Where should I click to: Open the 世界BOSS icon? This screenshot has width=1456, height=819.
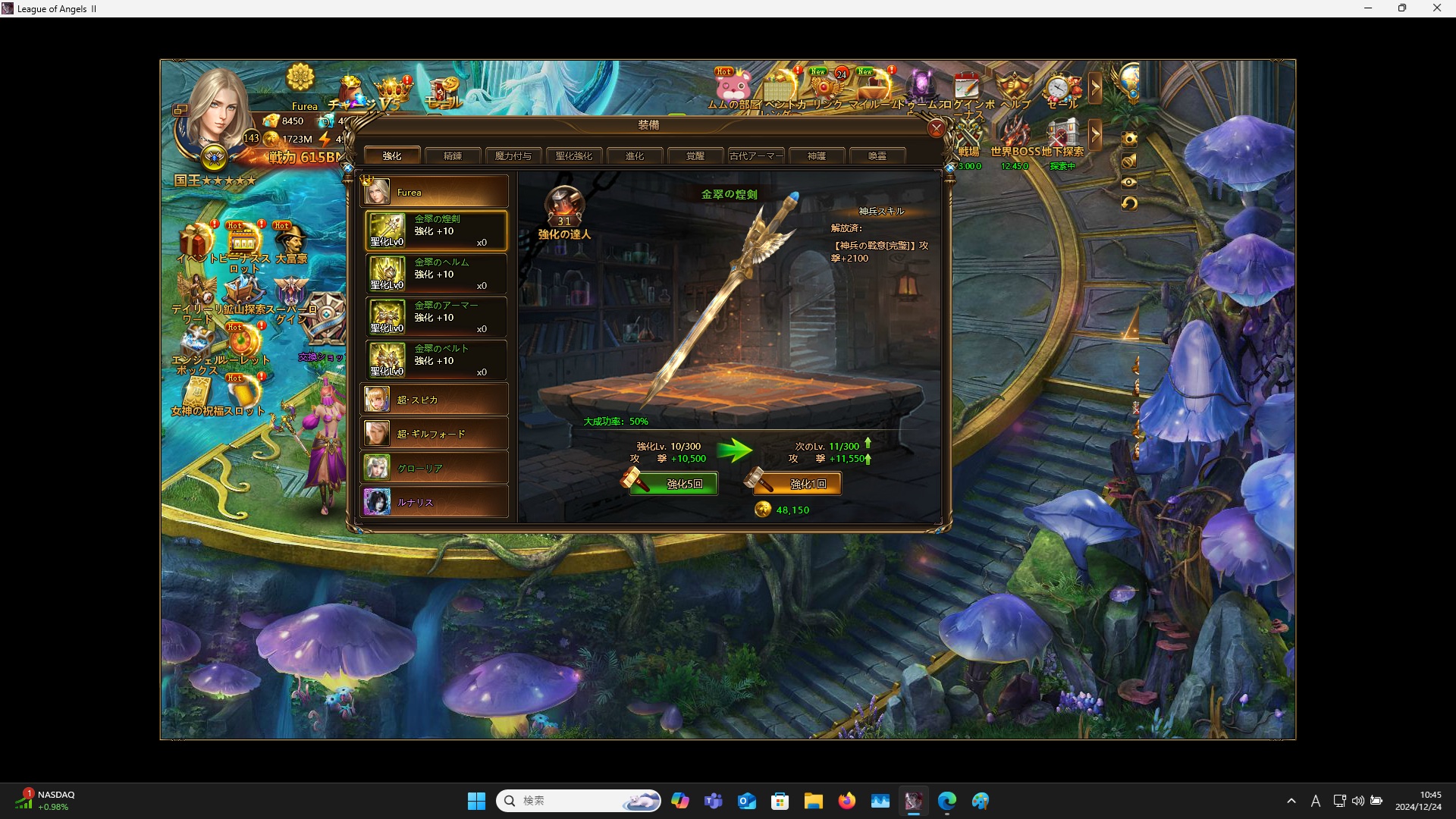pyautogui.click(x=1015, y=136)
